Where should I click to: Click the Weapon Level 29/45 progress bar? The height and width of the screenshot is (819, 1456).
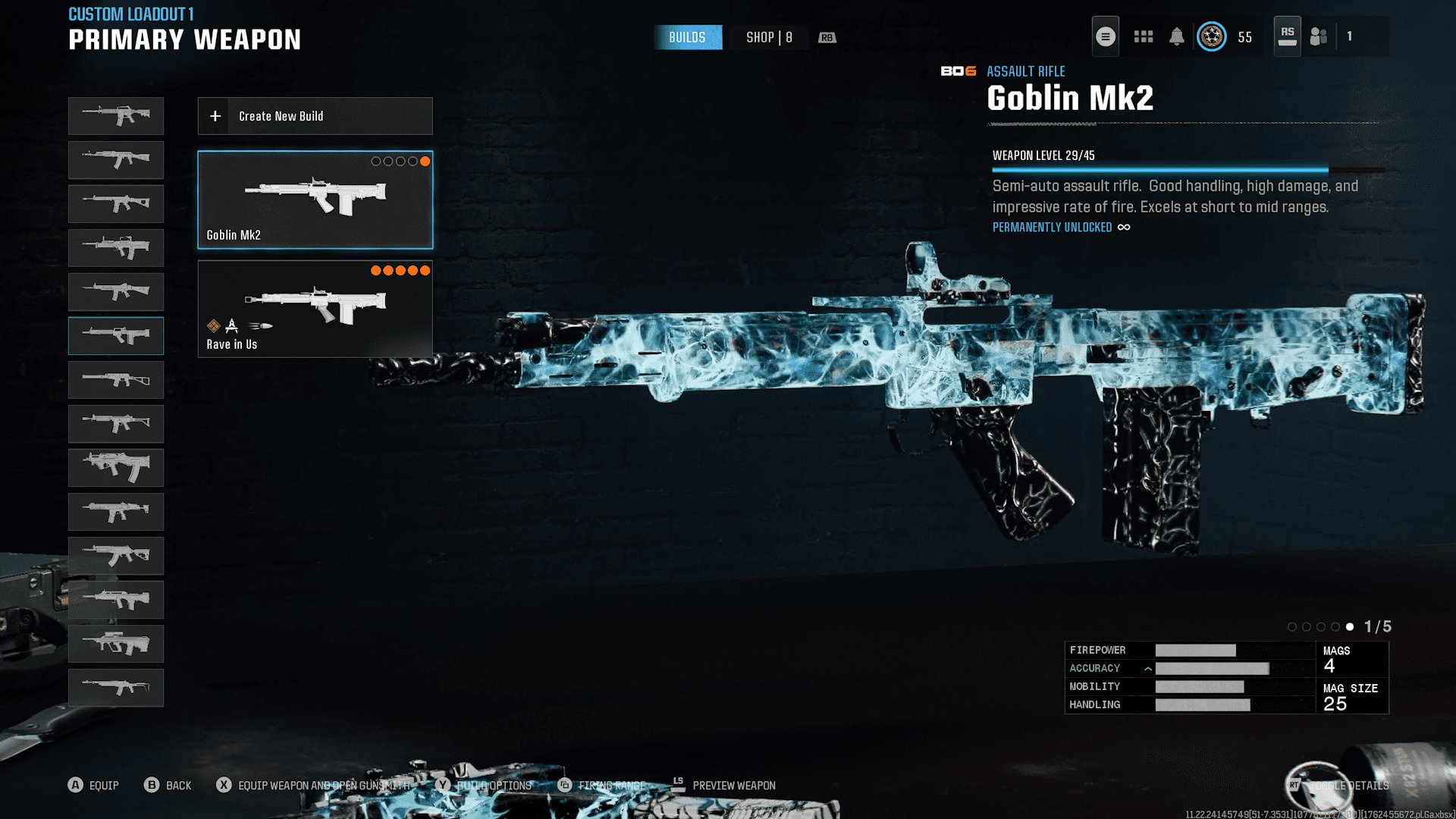(1159, 170)
